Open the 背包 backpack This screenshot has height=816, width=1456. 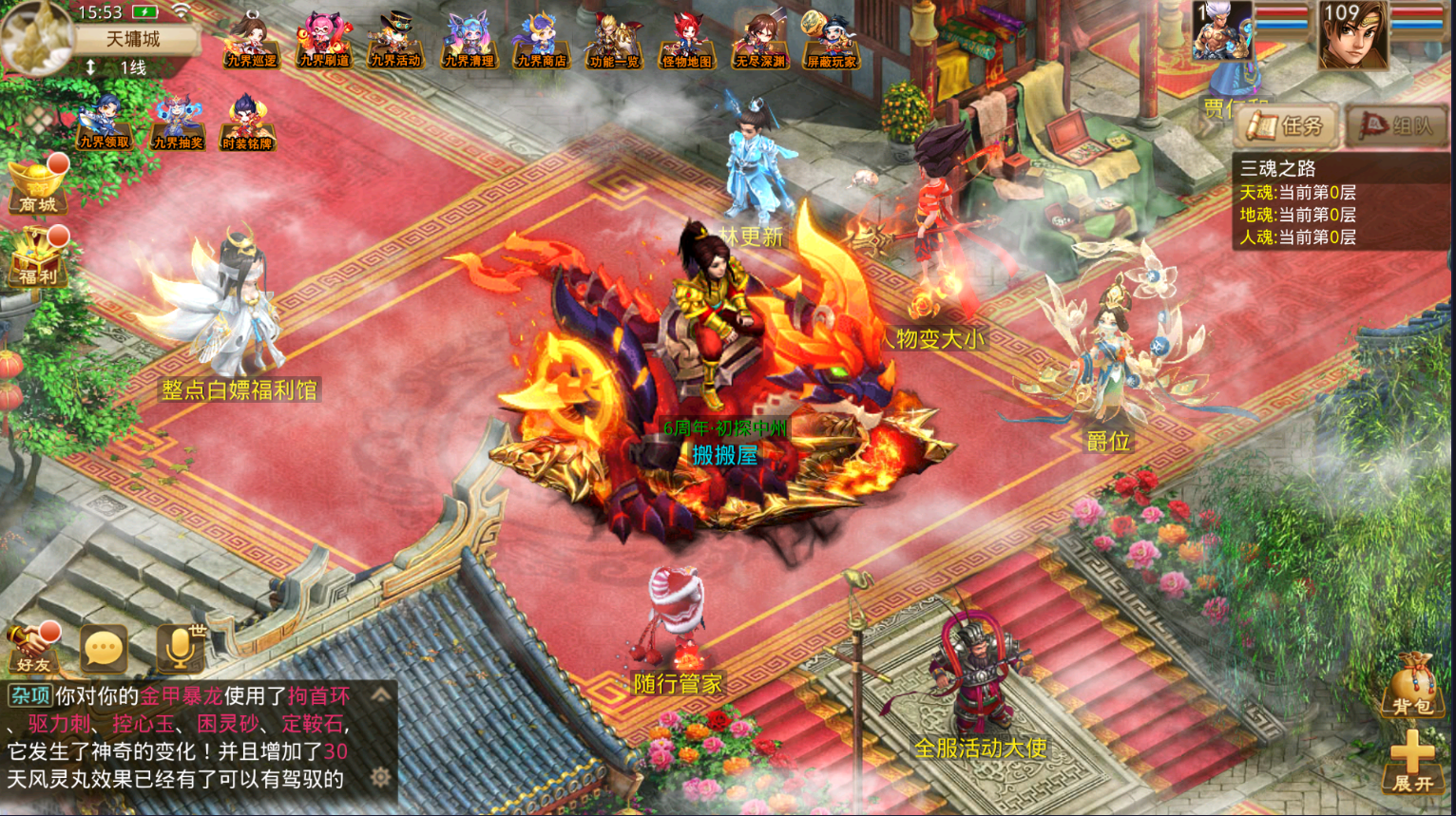(x=1412, y=686)
